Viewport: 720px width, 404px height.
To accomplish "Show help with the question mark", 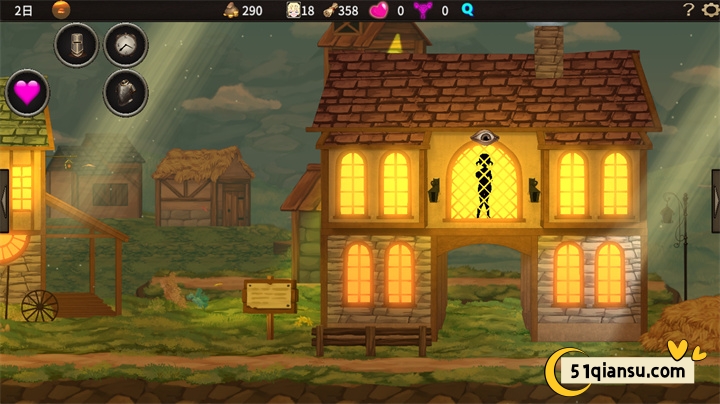I will point(689,10).
